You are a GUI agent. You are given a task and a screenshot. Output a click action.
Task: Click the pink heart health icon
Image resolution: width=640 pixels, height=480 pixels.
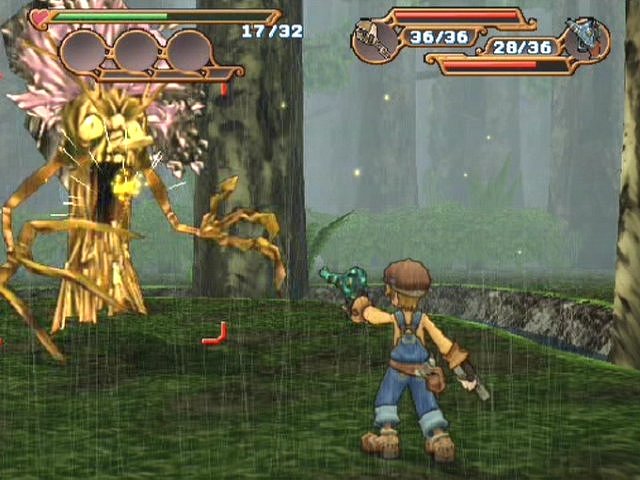click(x=40, y=17)
